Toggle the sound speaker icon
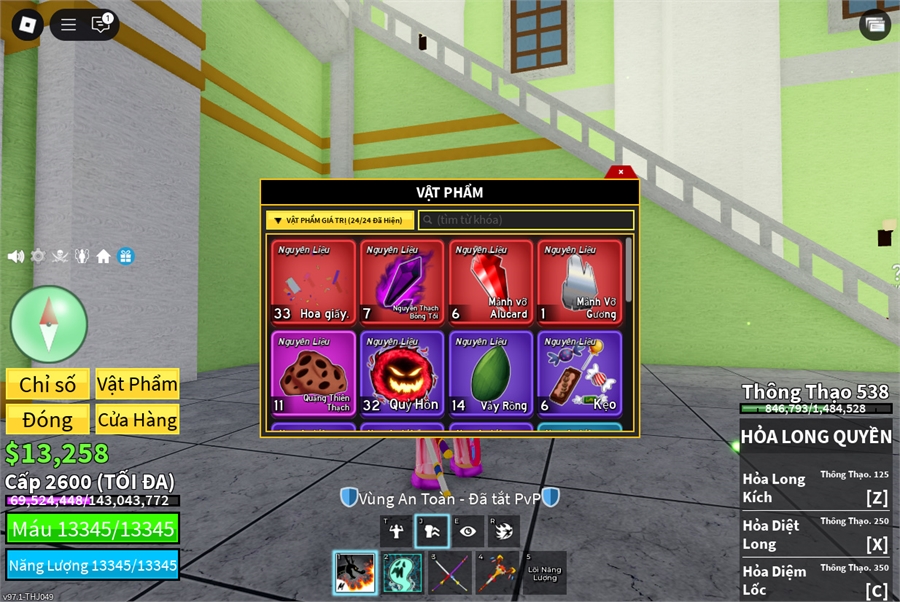This screenshot has height=602, width=900. coord(16,256)
